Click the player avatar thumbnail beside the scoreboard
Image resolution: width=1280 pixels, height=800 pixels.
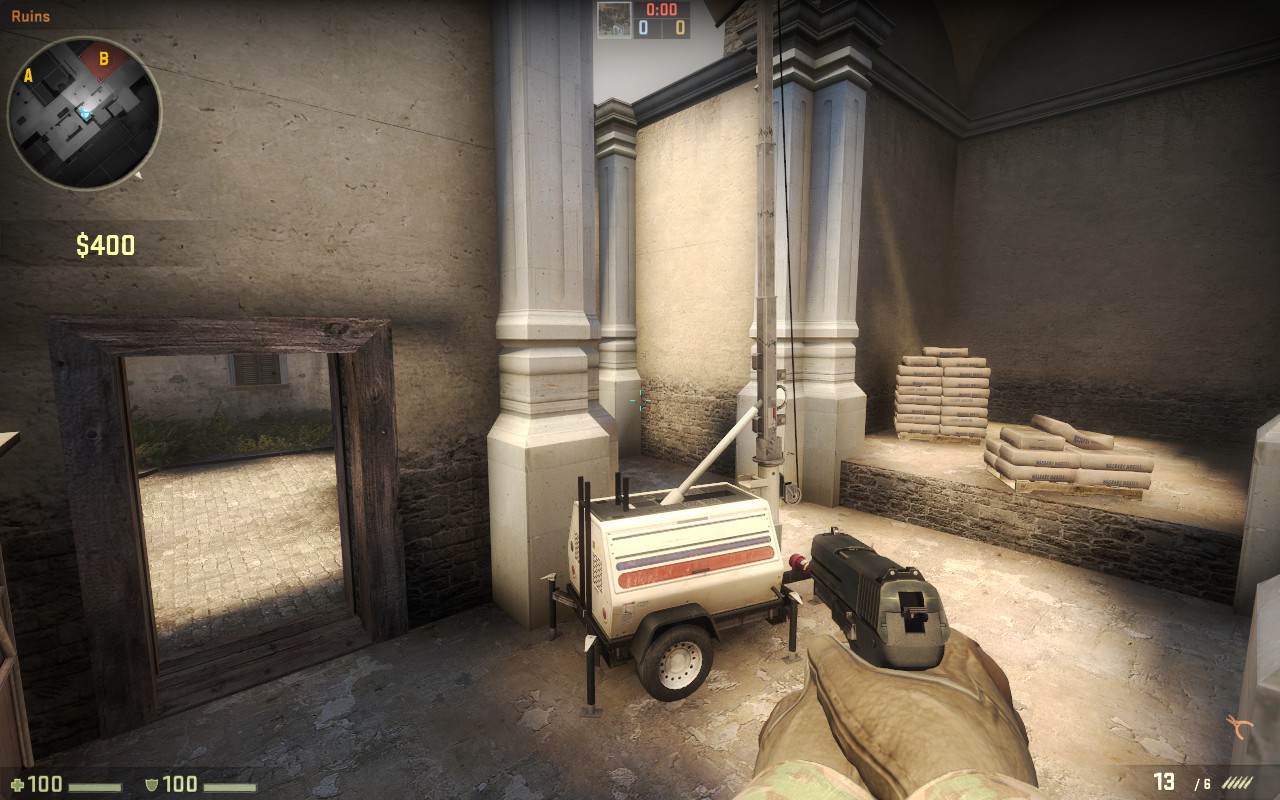pyautogui.click(x=613, y=20)
